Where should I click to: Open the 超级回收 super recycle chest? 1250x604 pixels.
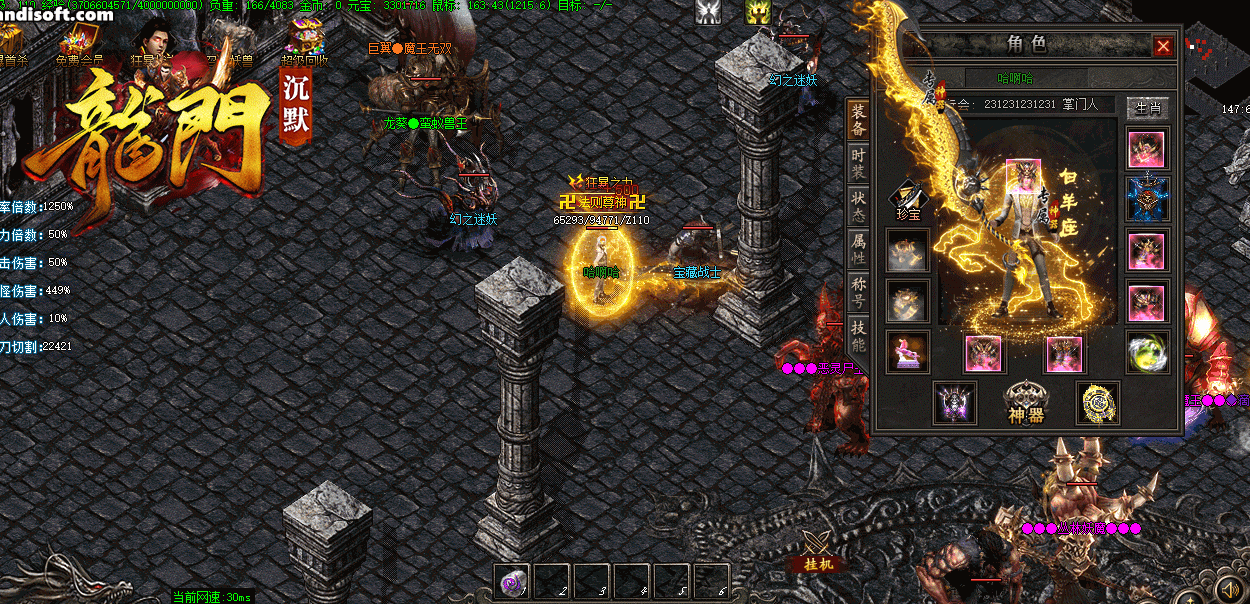[x=307, y=40]
